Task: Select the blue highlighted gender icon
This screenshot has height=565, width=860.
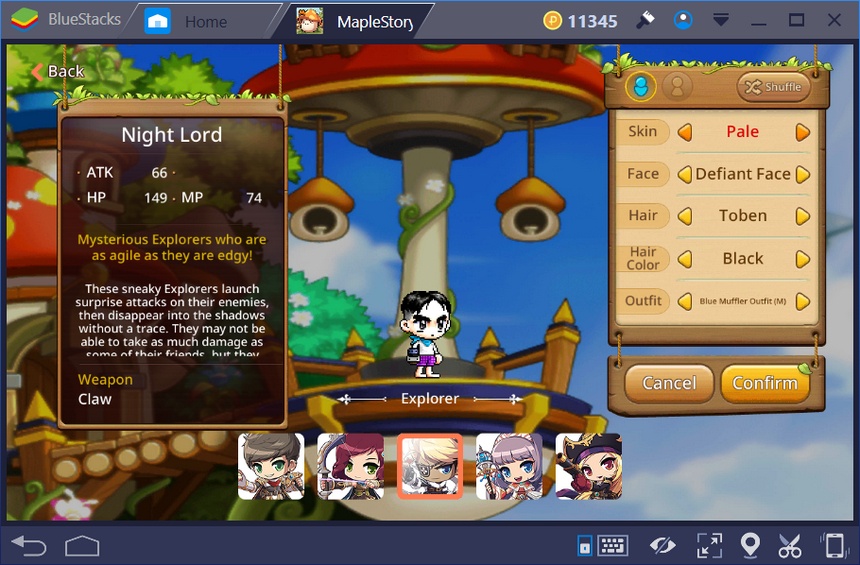Action: tap(641, 87)
